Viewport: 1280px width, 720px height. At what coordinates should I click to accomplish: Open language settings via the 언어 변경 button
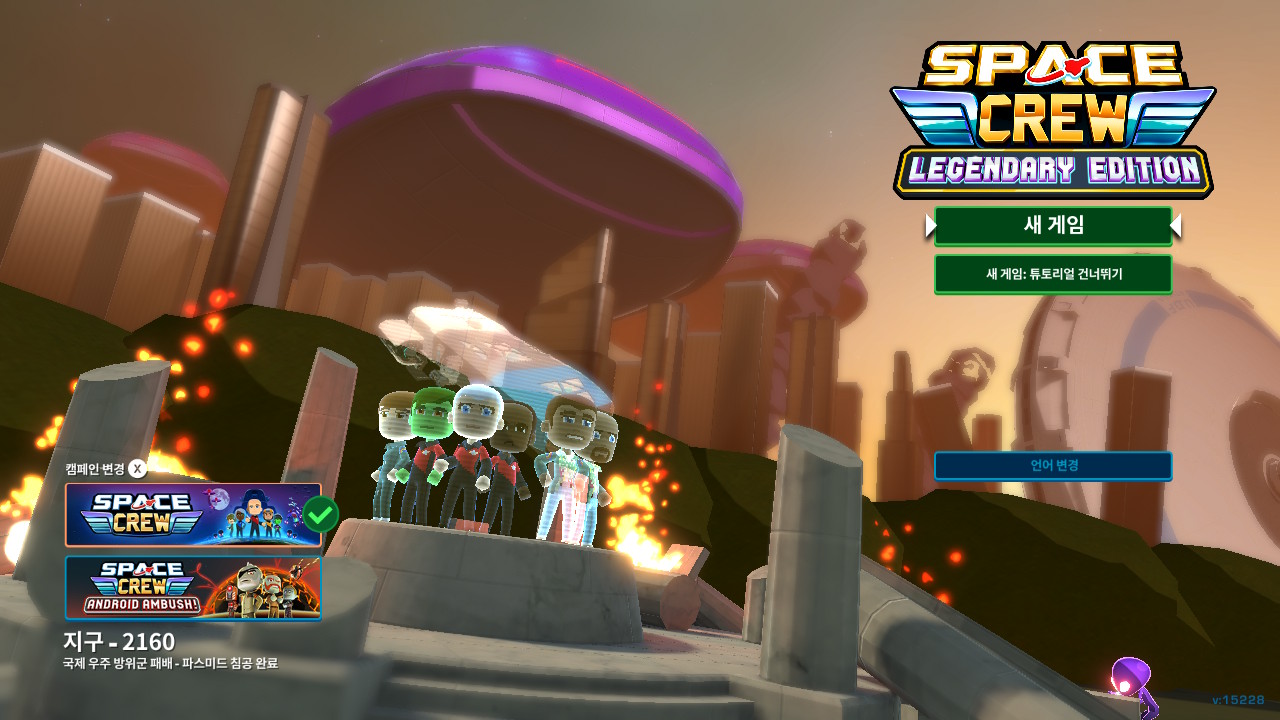[1053, 465]
